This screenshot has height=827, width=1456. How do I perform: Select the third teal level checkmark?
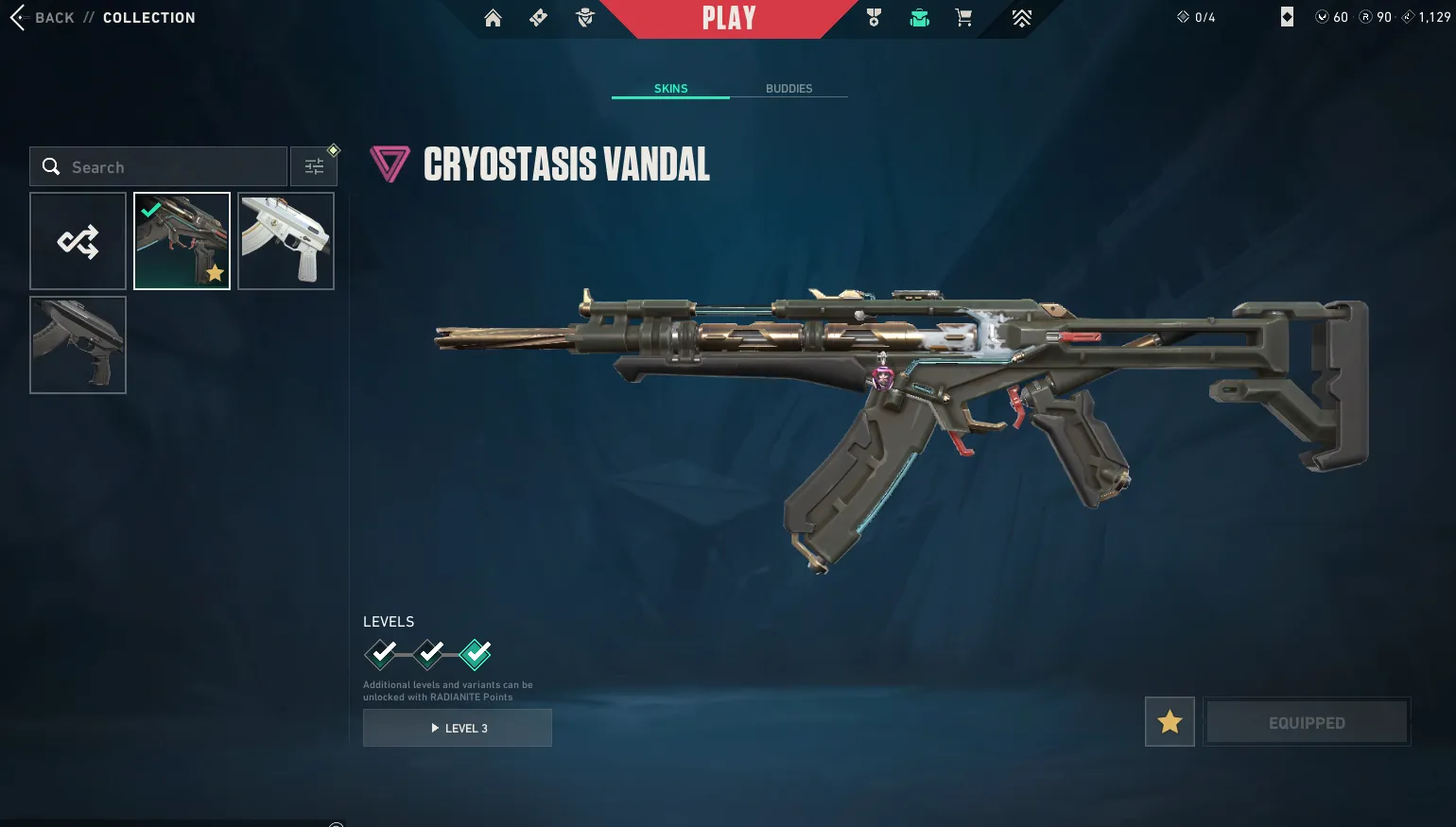pos(476,654)
